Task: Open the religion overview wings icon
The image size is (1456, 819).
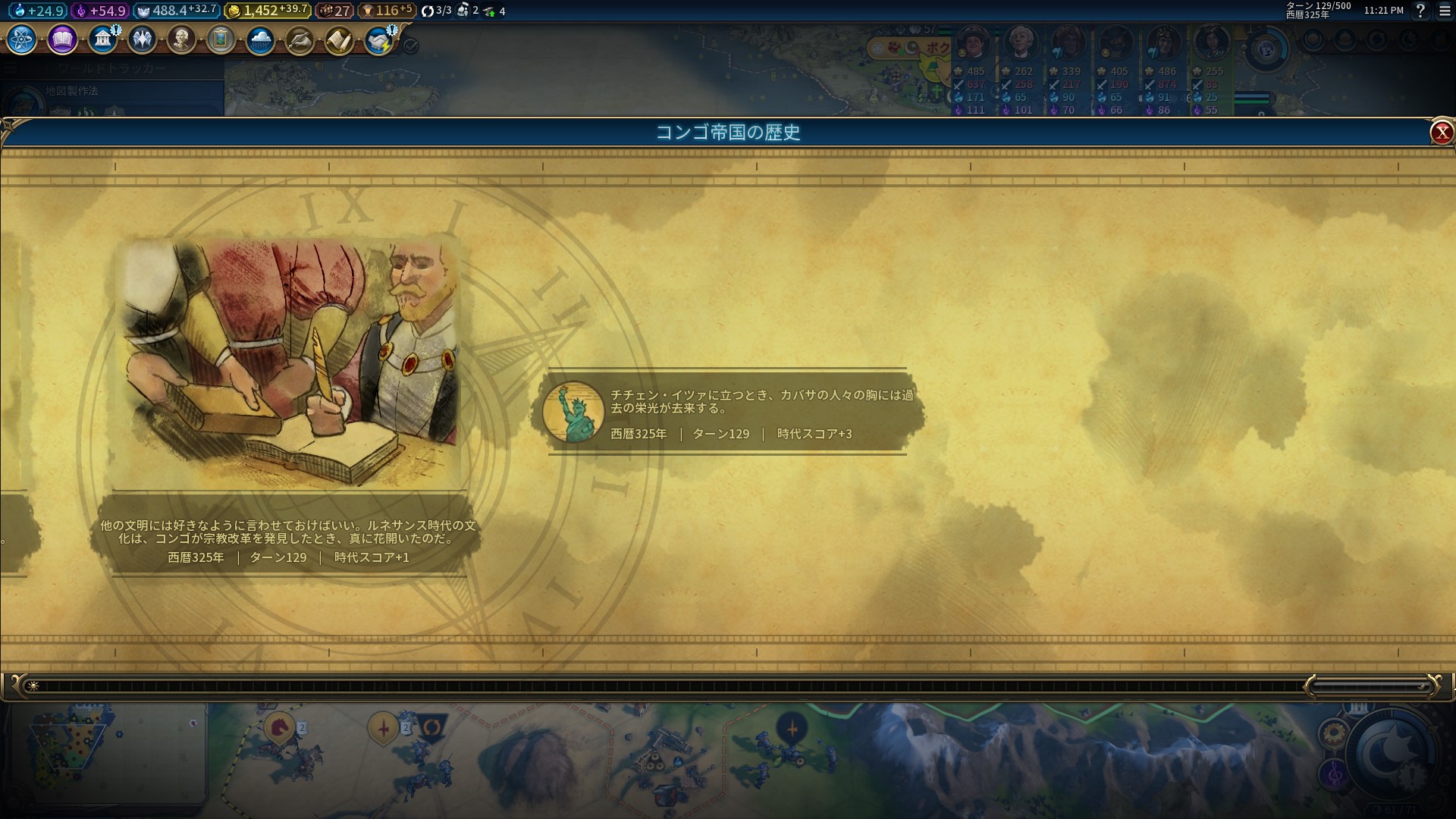Action: coord(143,39)
